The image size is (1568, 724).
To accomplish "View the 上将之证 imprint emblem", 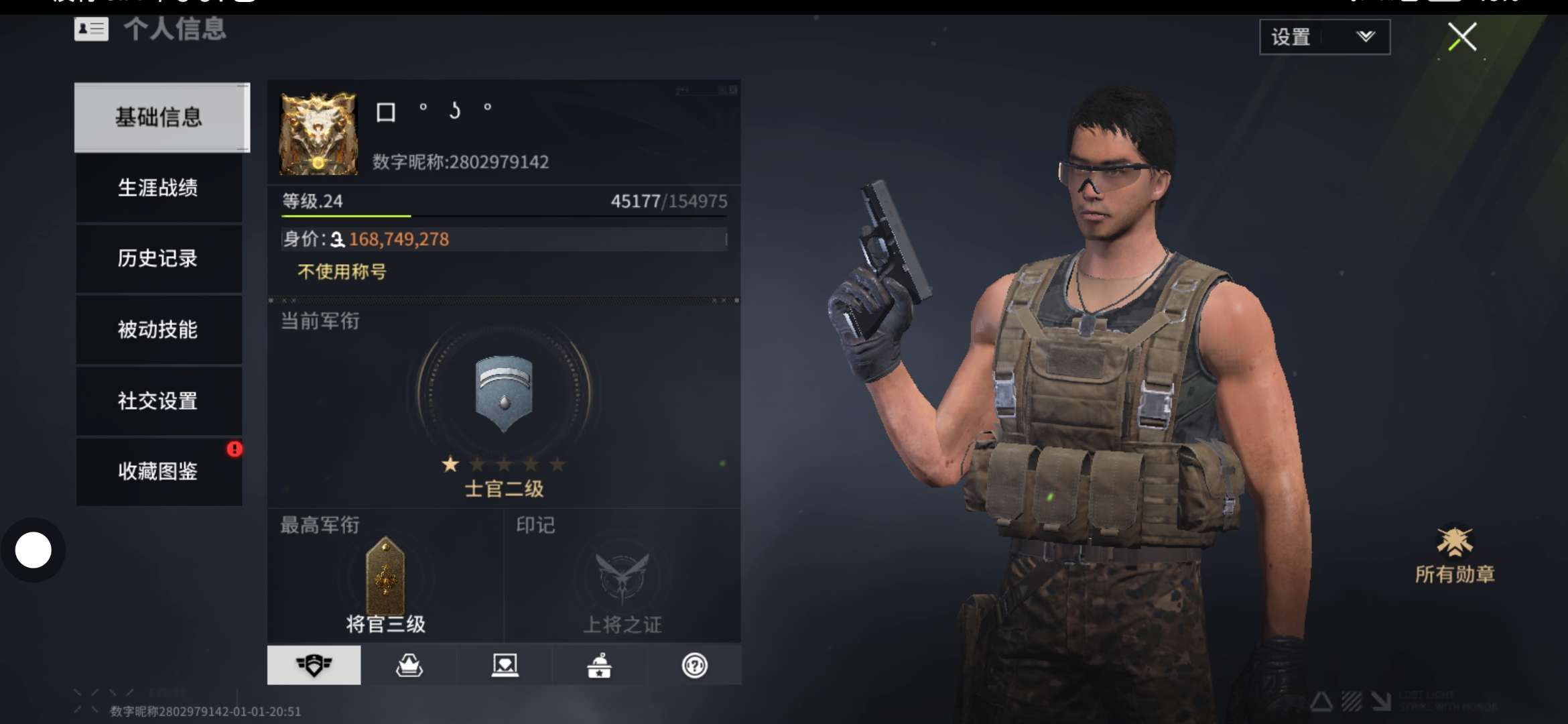I will point(623,577).
